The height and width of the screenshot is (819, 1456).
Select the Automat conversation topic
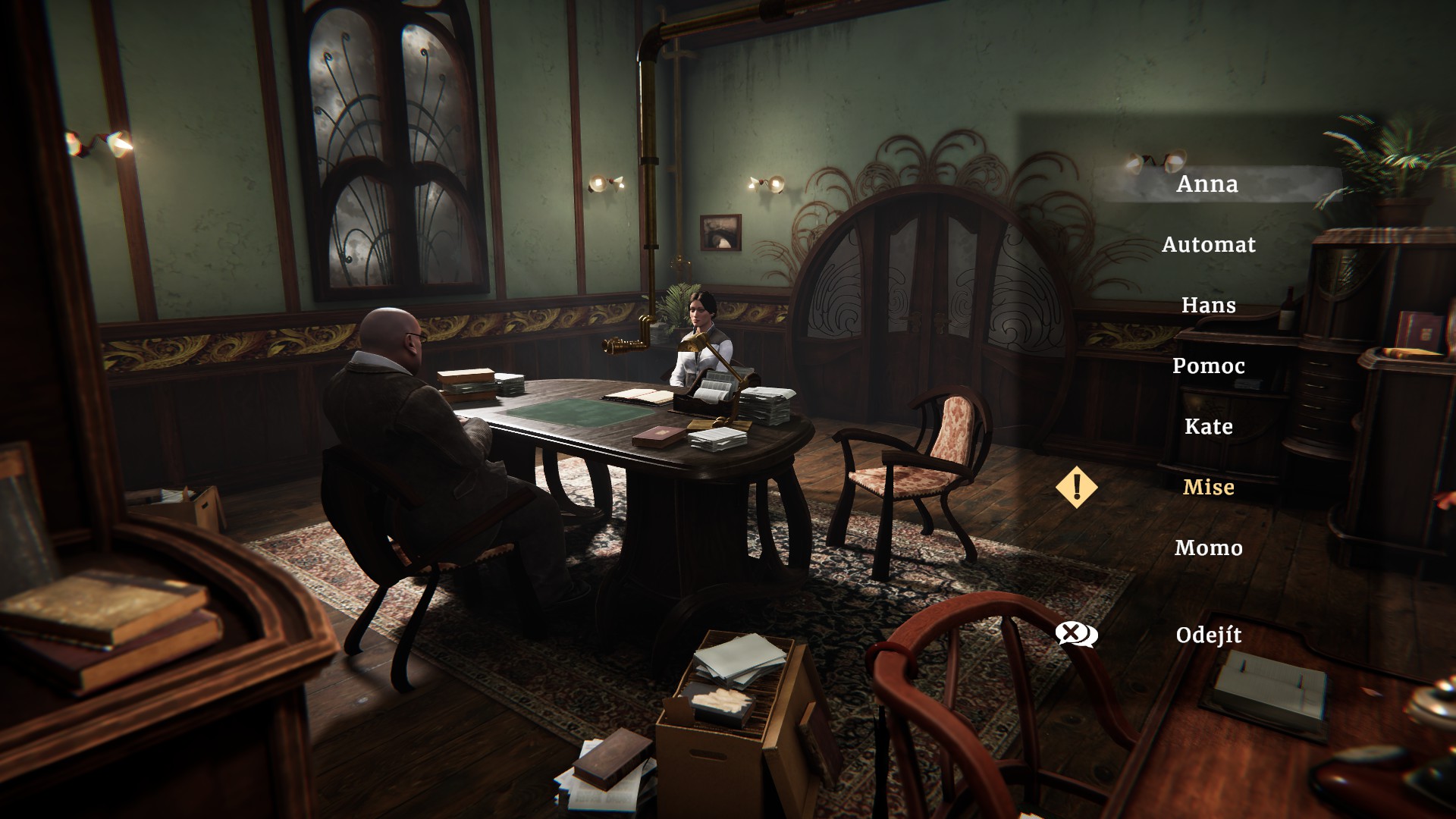[1208, 245]
